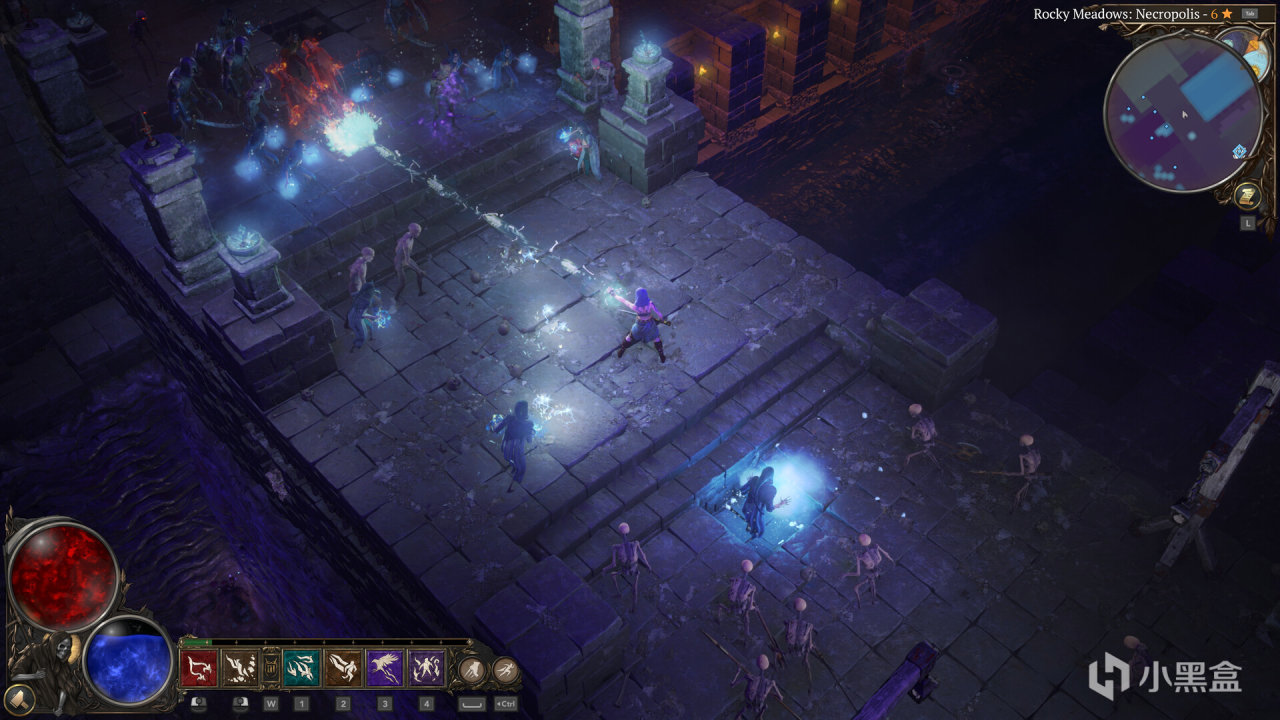The height and width of the screenshot is (720, 1280).
Task: Trigger the orange diving kick skill
Action: [342, 667]
